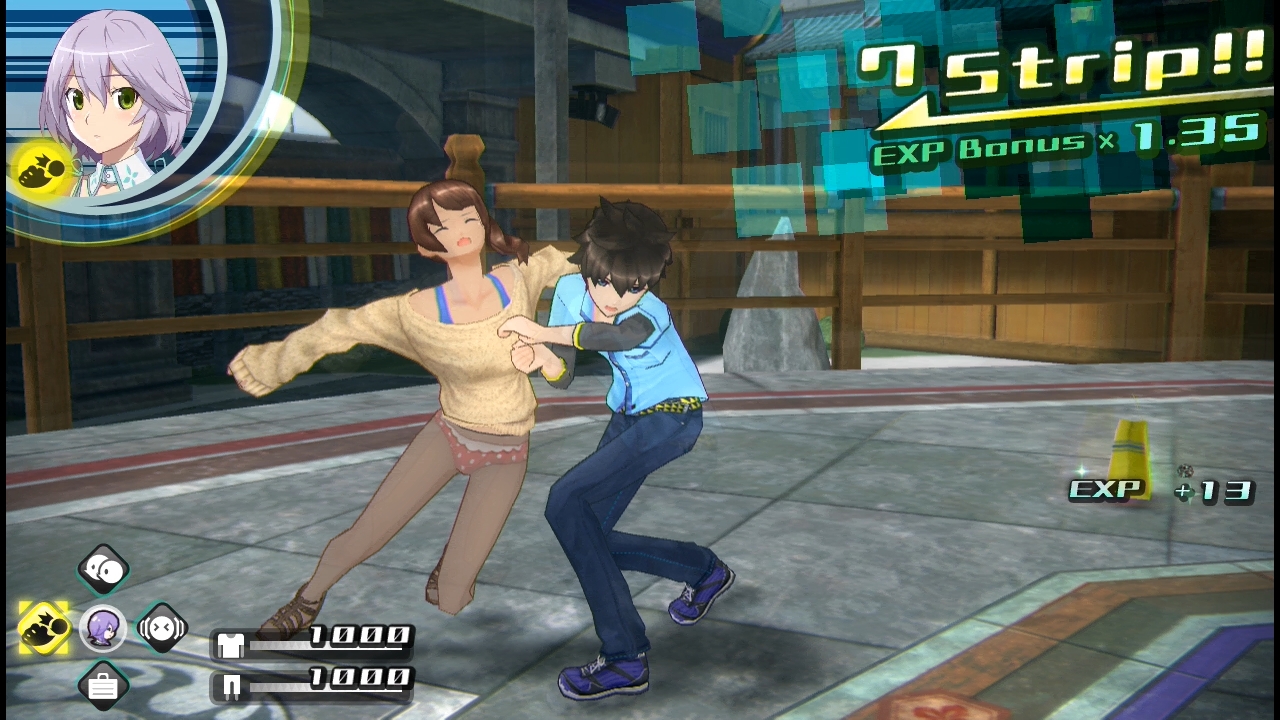Activate the highlighted yellow fist attack command

(44, 628)
